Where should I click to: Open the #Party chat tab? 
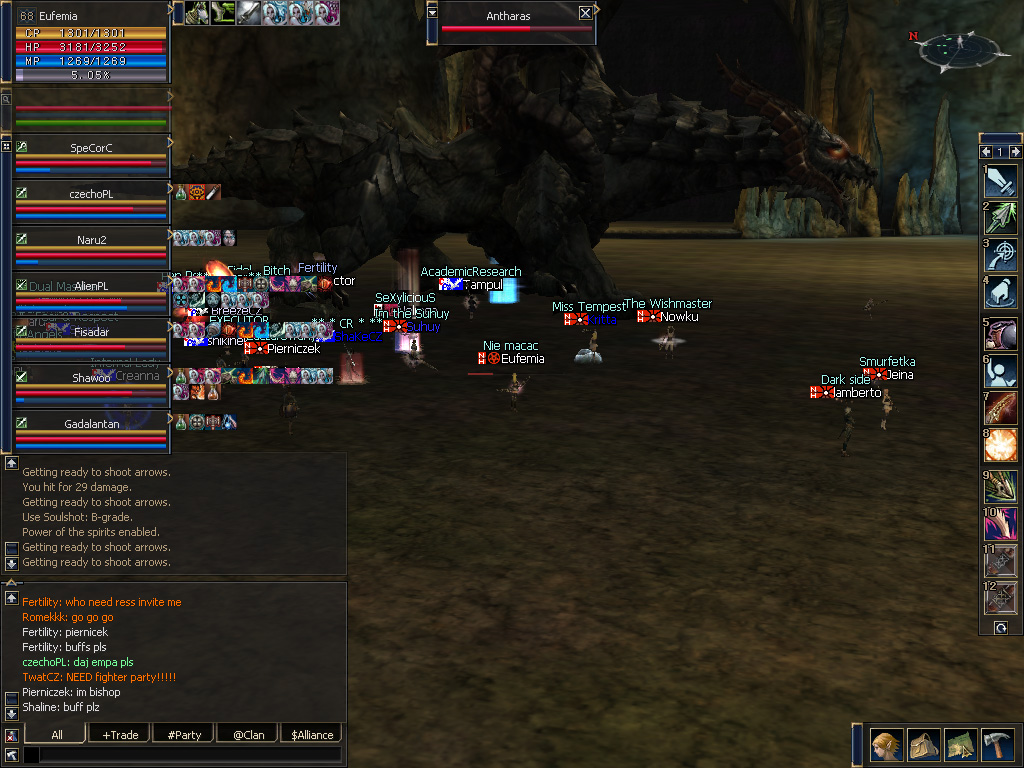pos(184,734)
